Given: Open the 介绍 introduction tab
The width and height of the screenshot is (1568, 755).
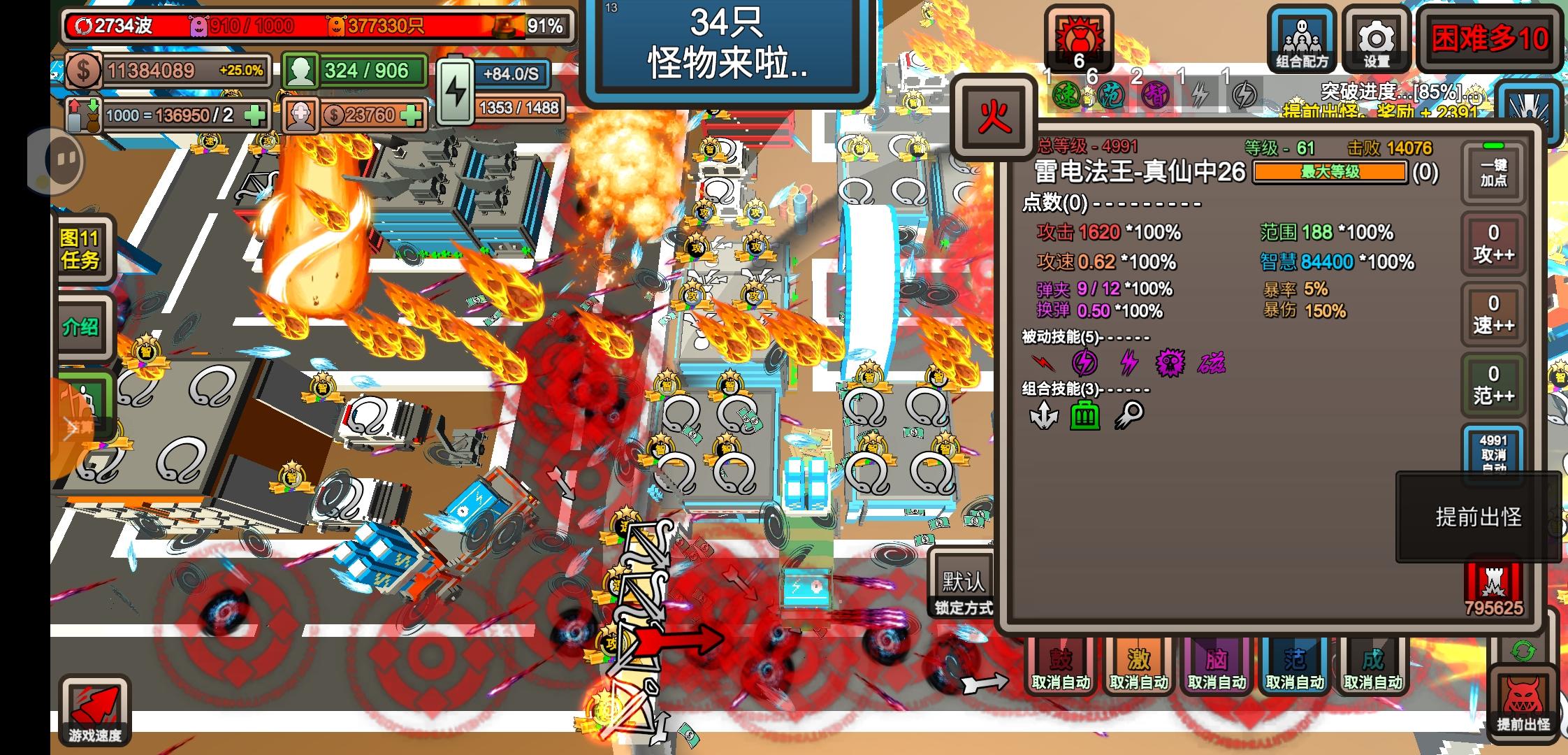Looking at the screenshot, I should pyautogui.click(x=82, y=326).
